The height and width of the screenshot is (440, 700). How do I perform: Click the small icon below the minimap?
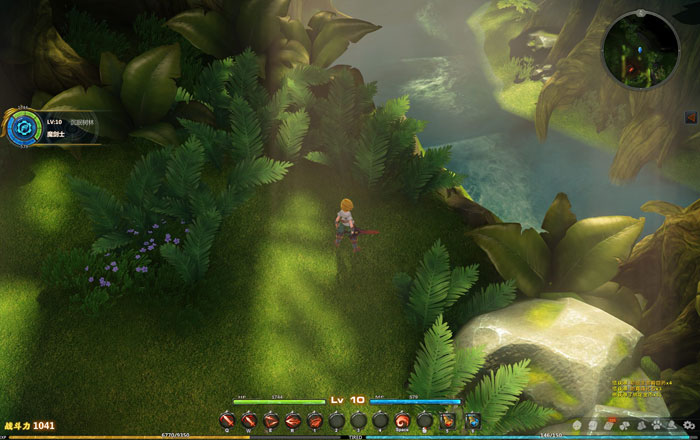[x=690, y=118]
